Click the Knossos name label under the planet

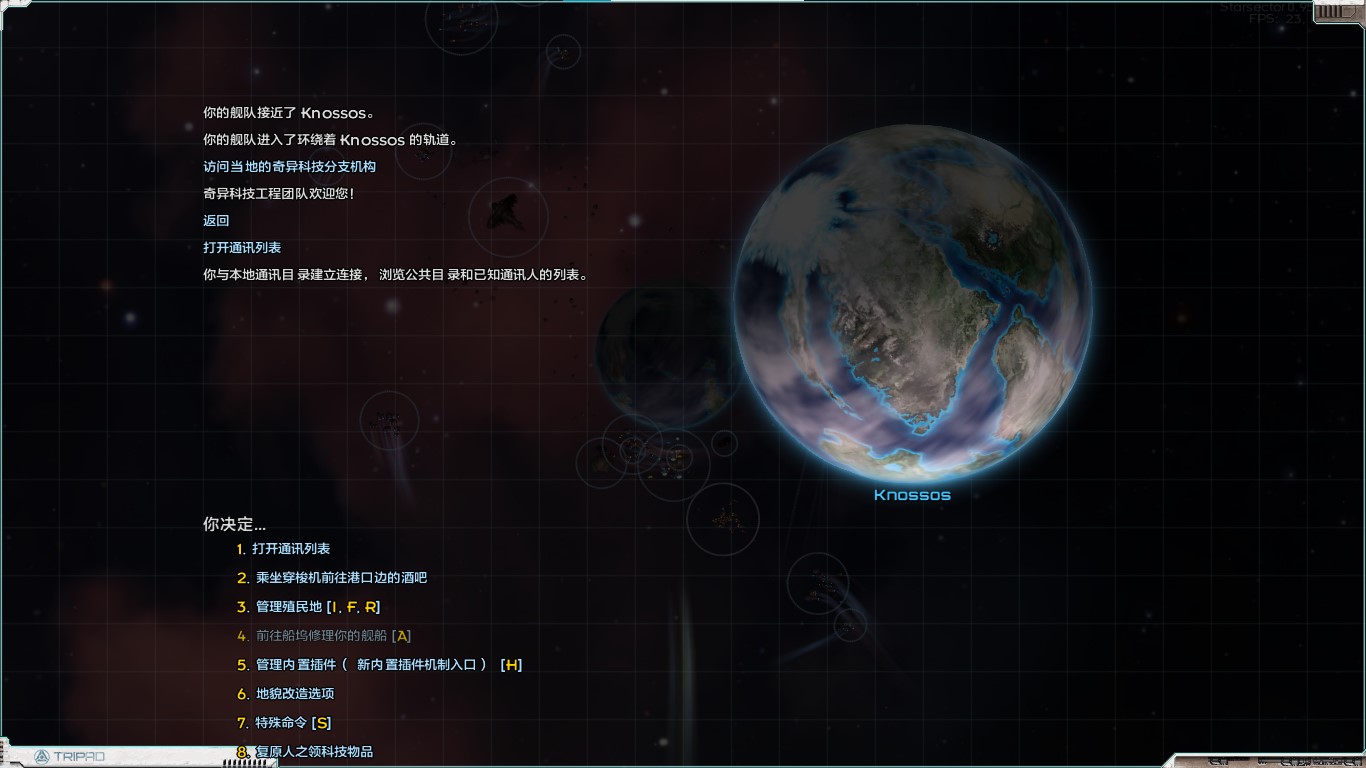[912, 492]
